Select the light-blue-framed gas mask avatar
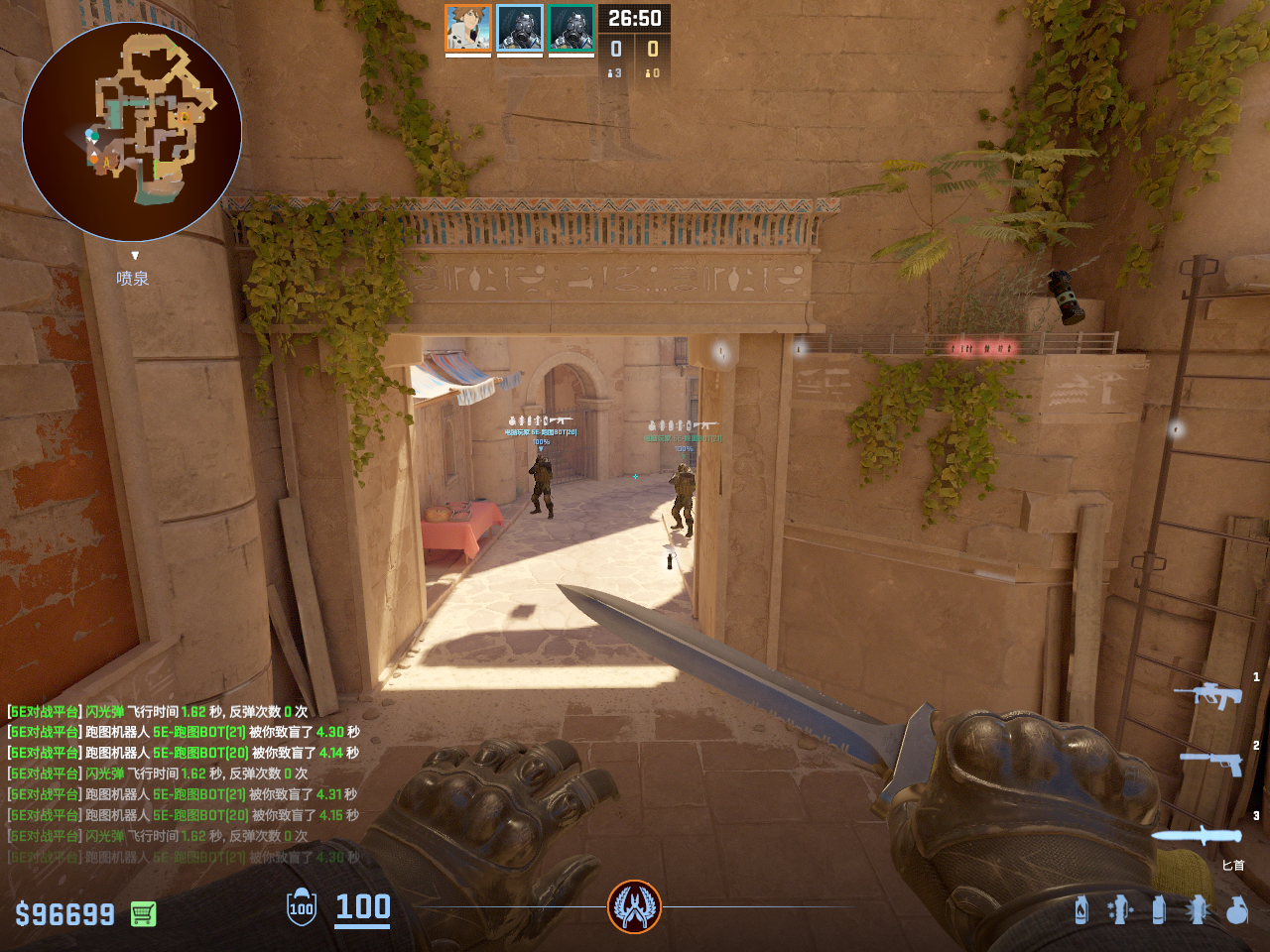Screen dimensions: 1270x952 pyautogui.click(x=520, y=28)
